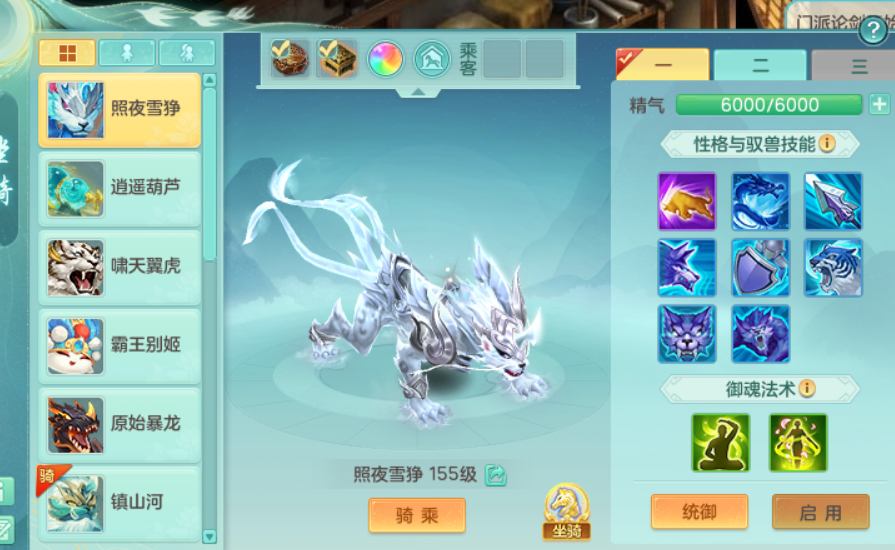Image resolution: width=895 pixels, height=550 pixels.
Task: Select the 照夜雪狰 mount entry
Action: [120, 110]
